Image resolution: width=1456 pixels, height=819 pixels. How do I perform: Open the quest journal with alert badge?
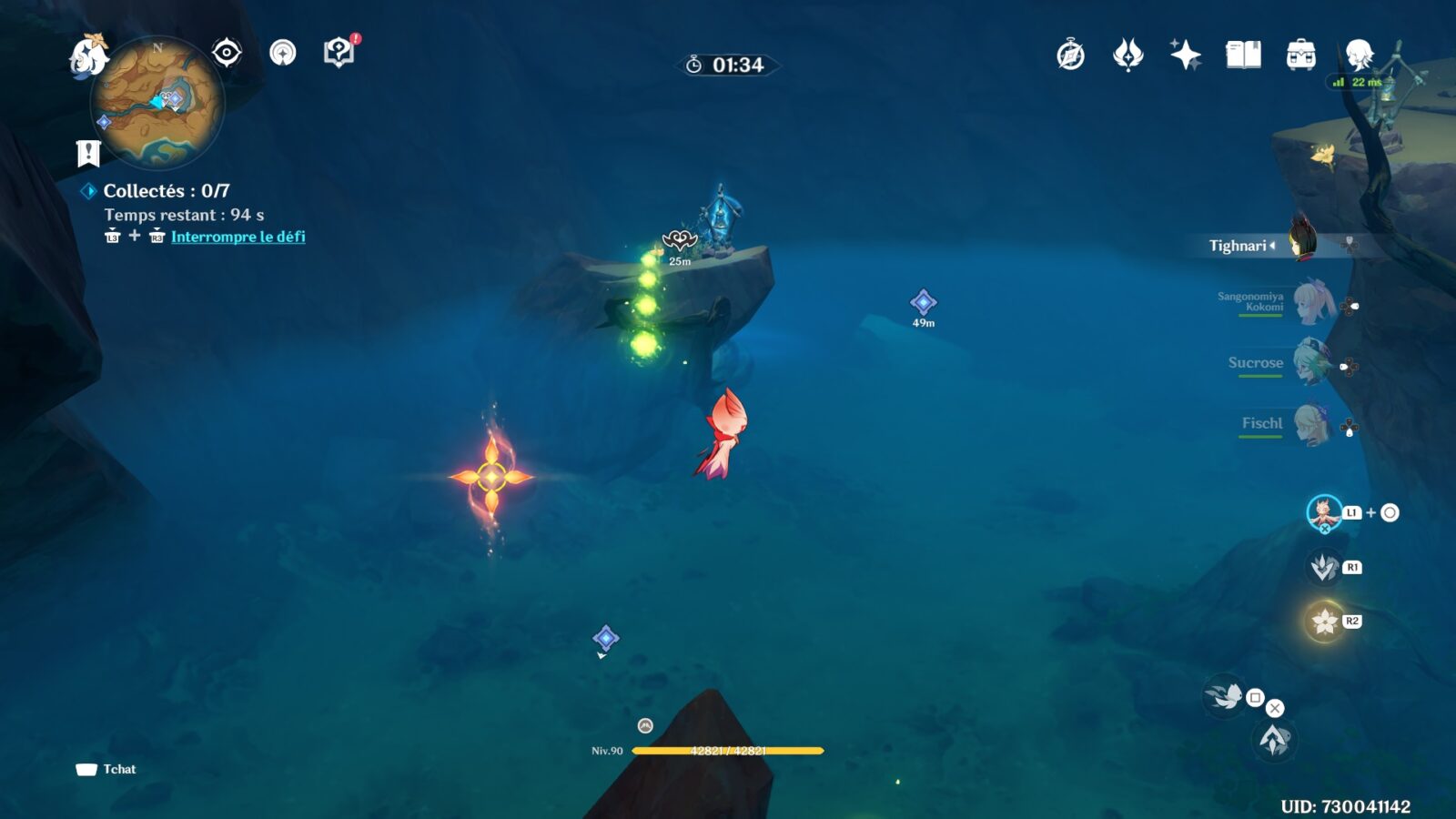(339, 53)
